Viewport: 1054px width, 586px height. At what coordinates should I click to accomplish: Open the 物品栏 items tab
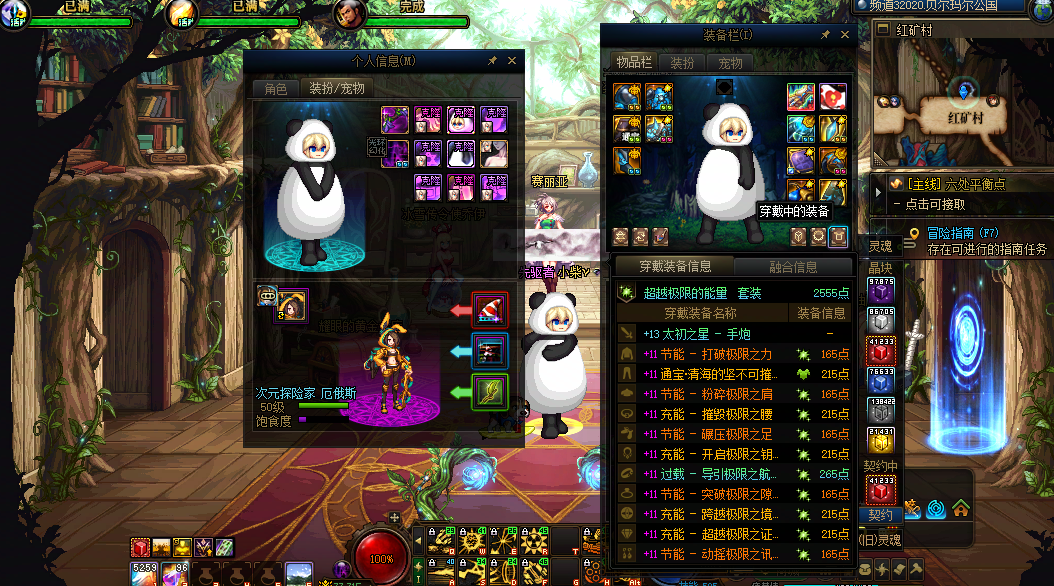[x=634, y=62]
